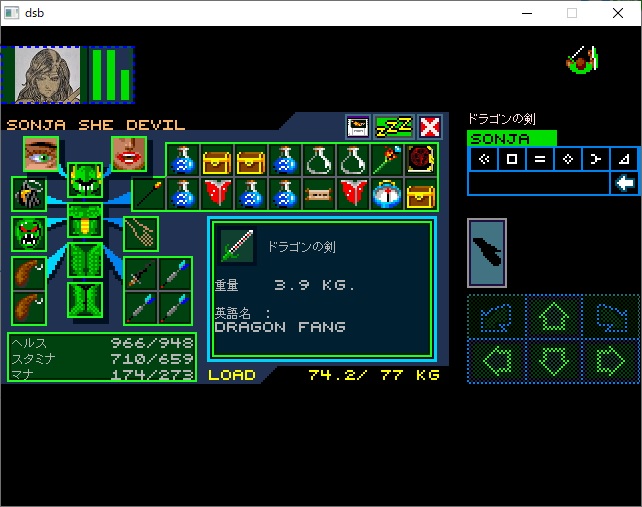642x507 pixels.
Task: Select the red round rune item slot
Action: click(x=421, y=160)
